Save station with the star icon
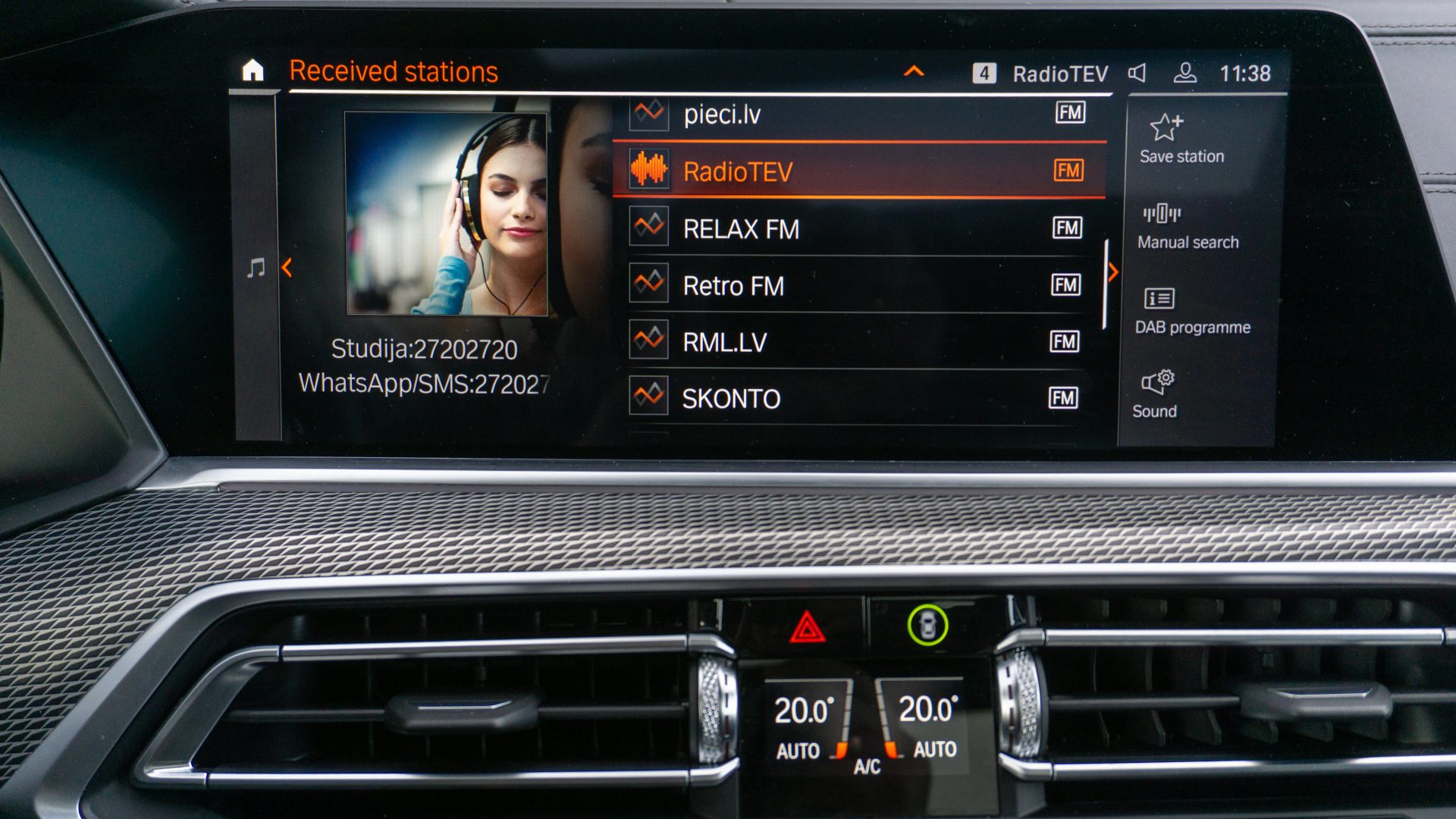 [x=1180, y=139]
